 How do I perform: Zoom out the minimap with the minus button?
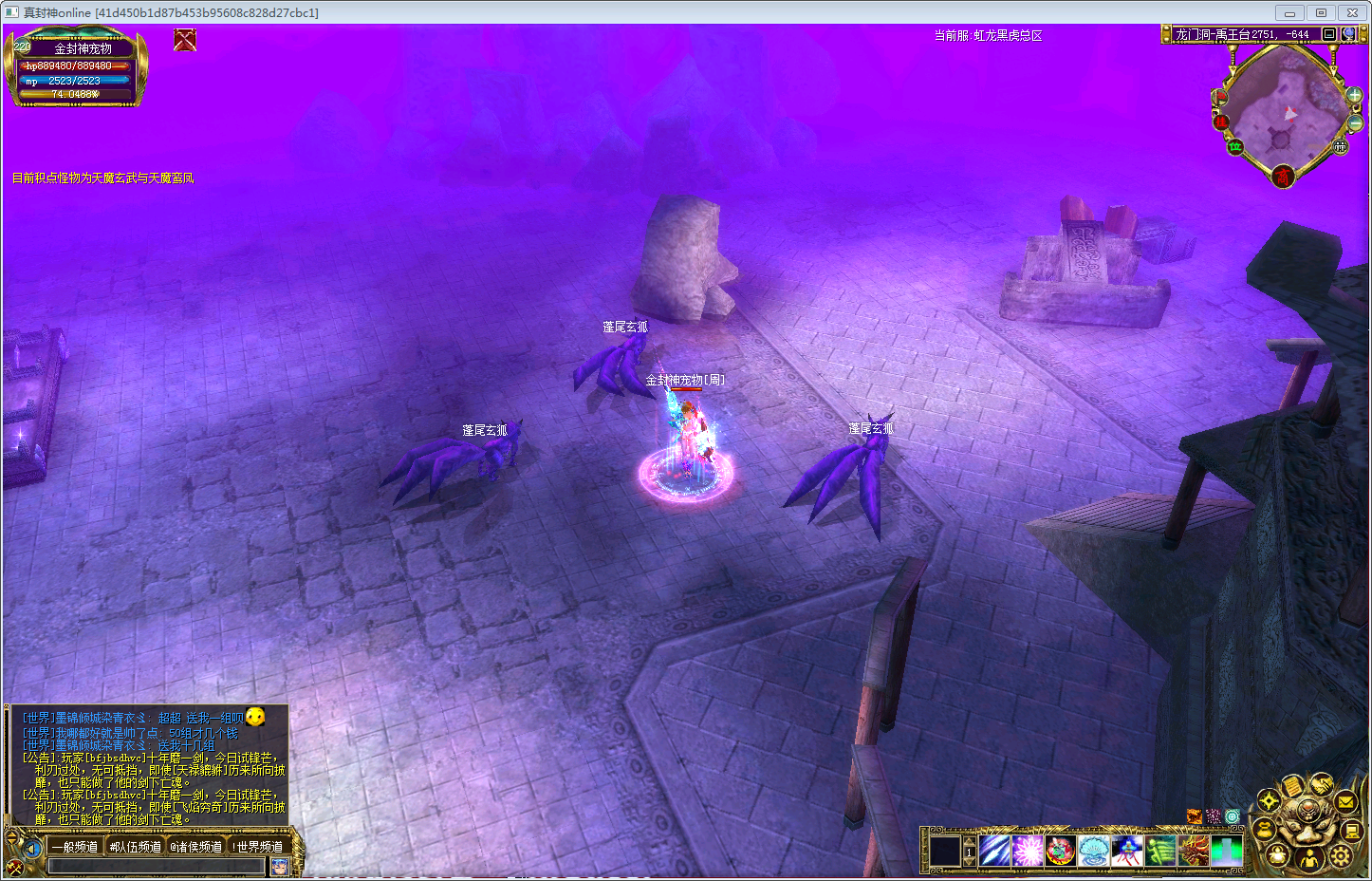tap(1356, 123)
